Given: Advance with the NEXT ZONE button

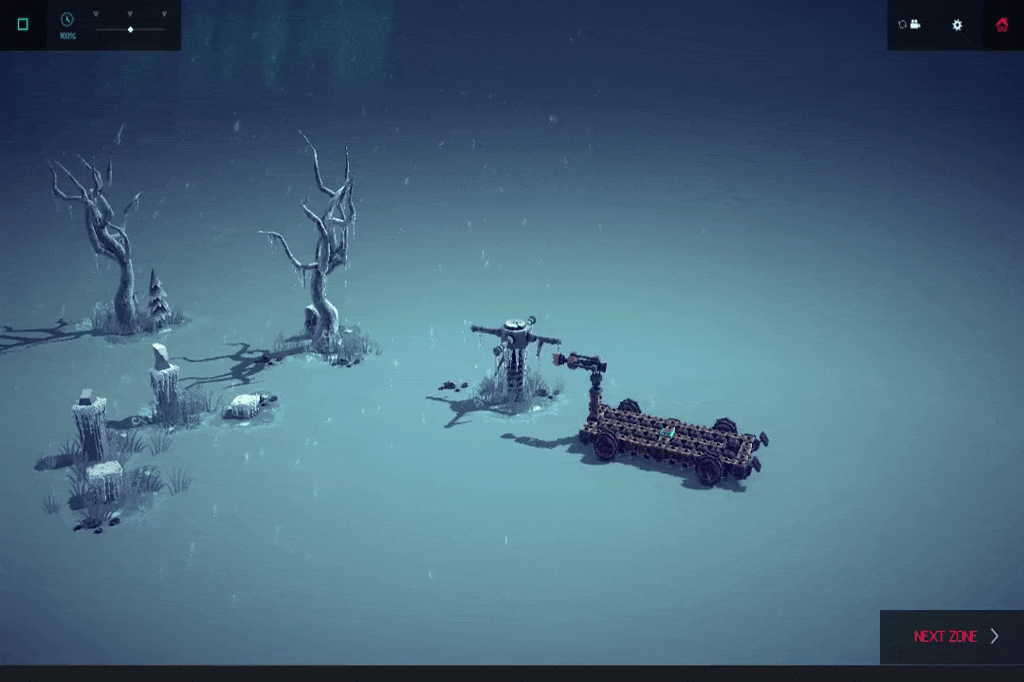Looking at the screenshot, I should coord(952,637).
